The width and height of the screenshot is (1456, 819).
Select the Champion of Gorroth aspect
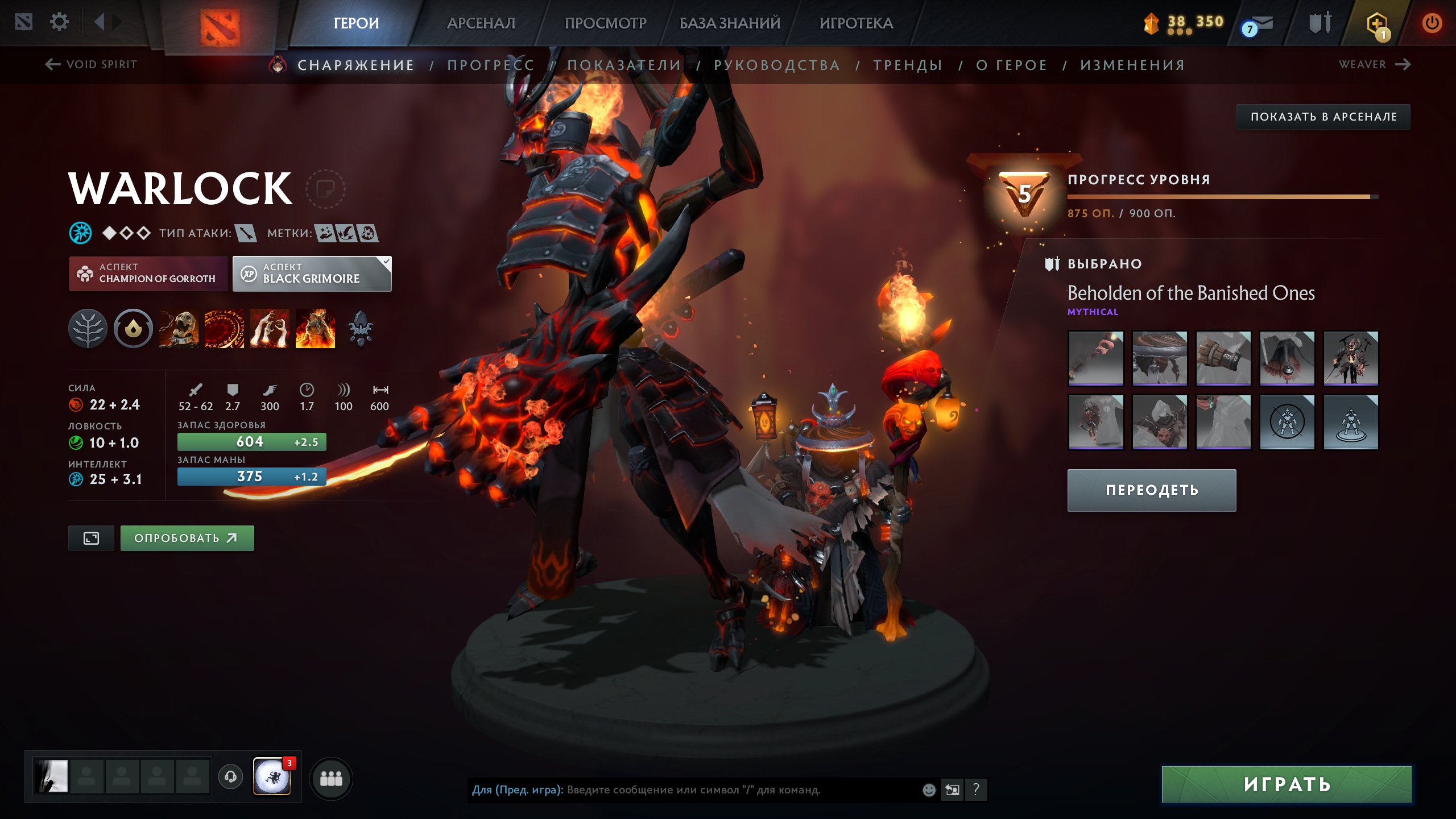(x=148, y=274)
